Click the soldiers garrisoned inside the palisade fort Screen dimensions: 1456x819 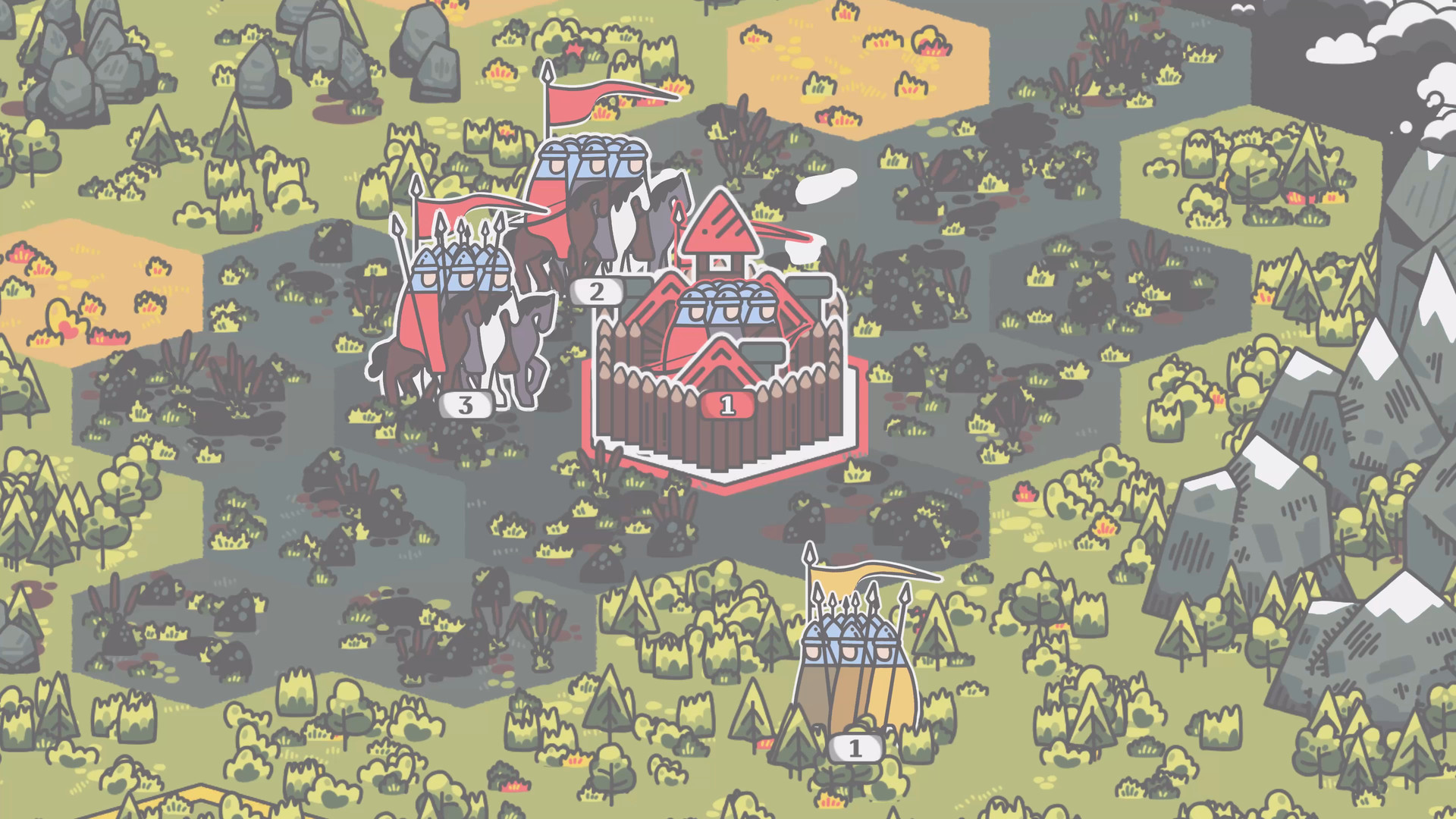[728, 311]
